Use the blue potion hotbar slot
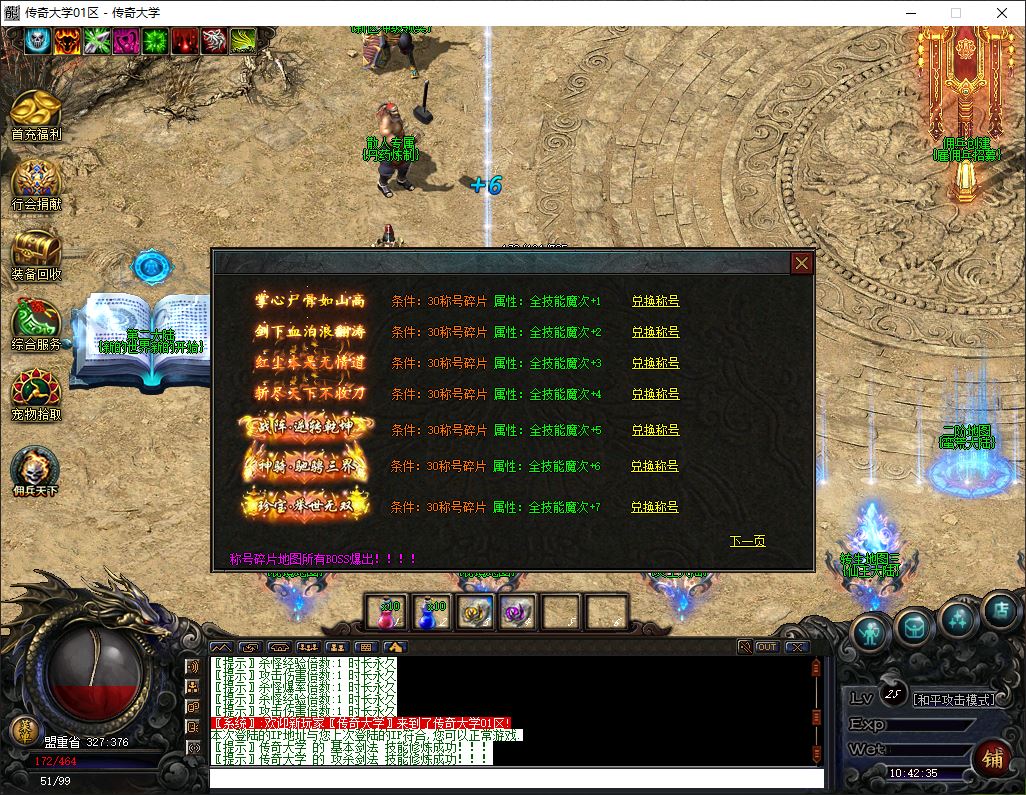 coord(431,611)
